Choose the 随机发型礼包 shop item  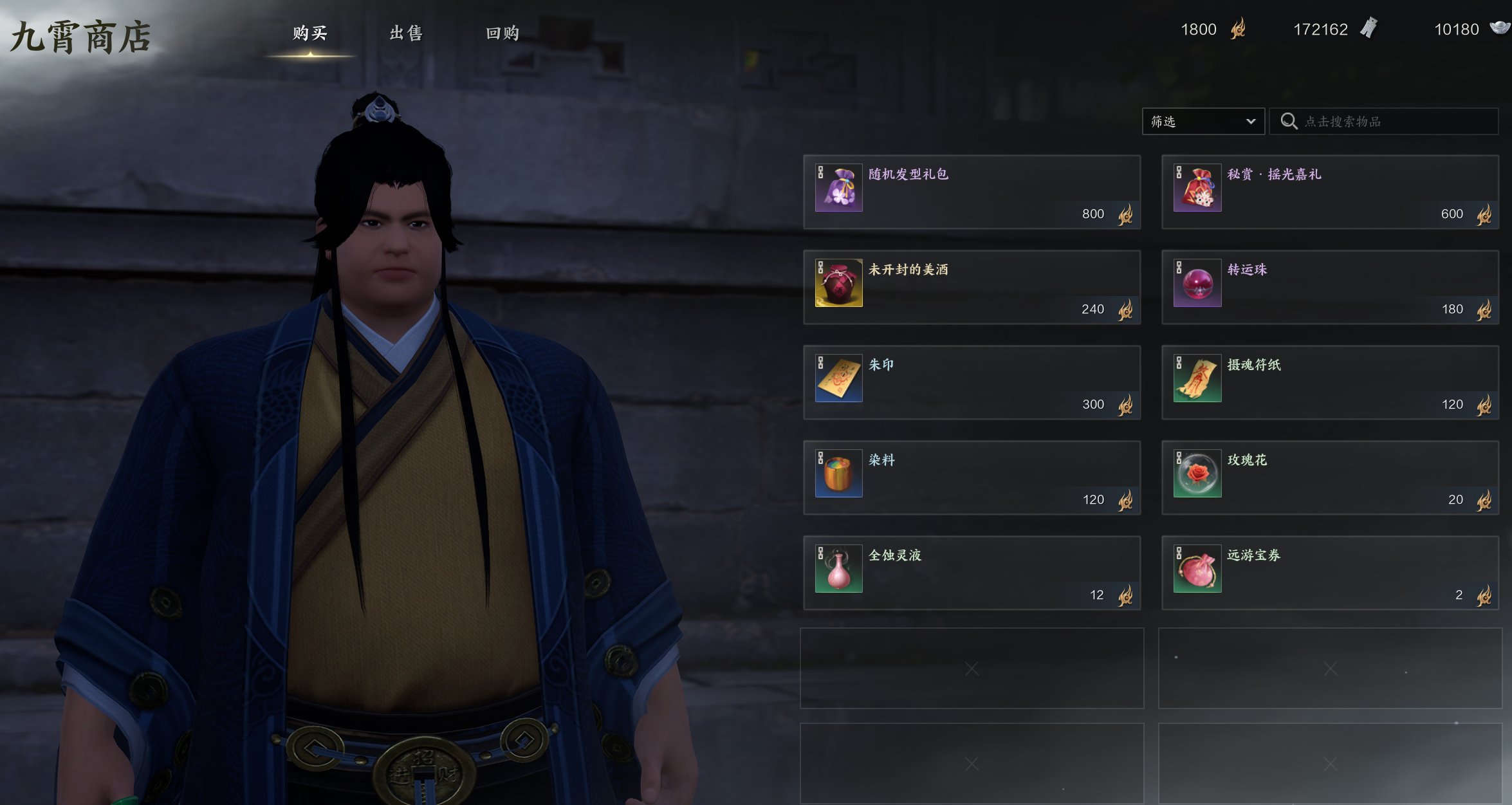[x=972, y=192]
